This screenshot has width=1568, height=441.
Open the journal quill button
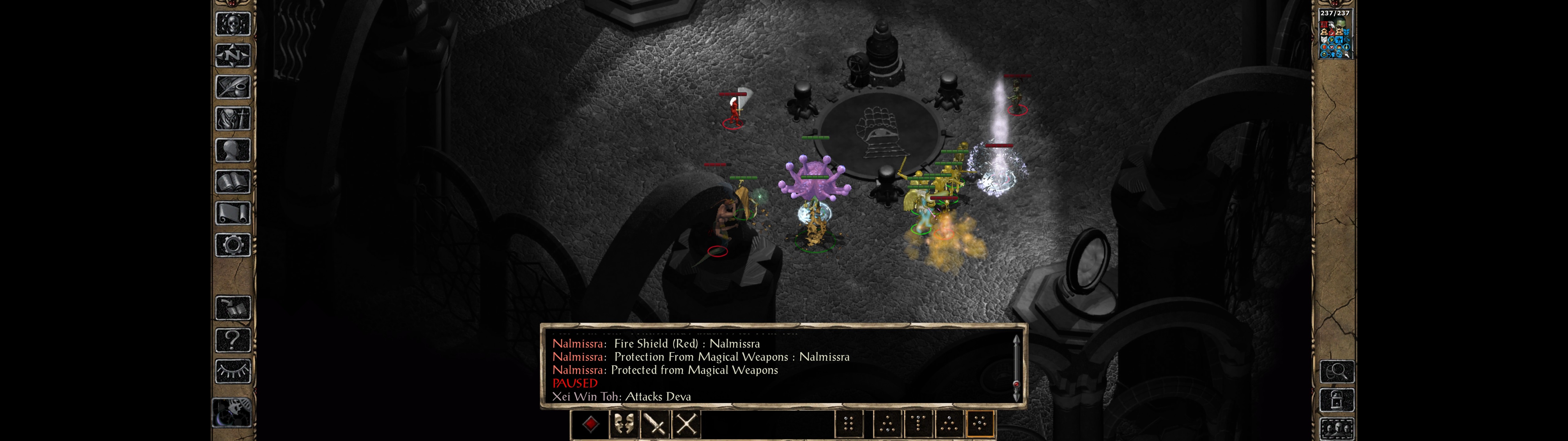coord(232,87)
